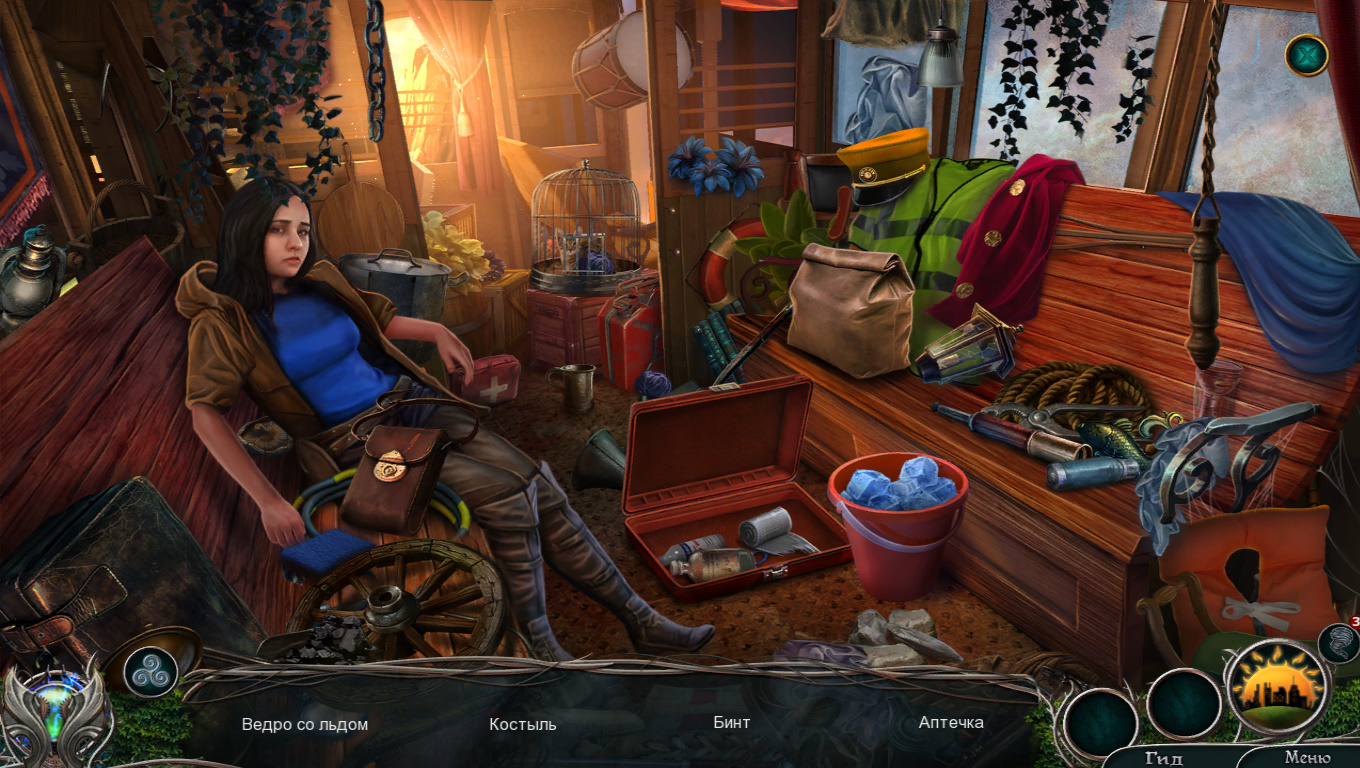The width and height of the screenshot is (1360, 768).
Task: Pick 'Бинт' from the item list
Action: pos(732,722)
